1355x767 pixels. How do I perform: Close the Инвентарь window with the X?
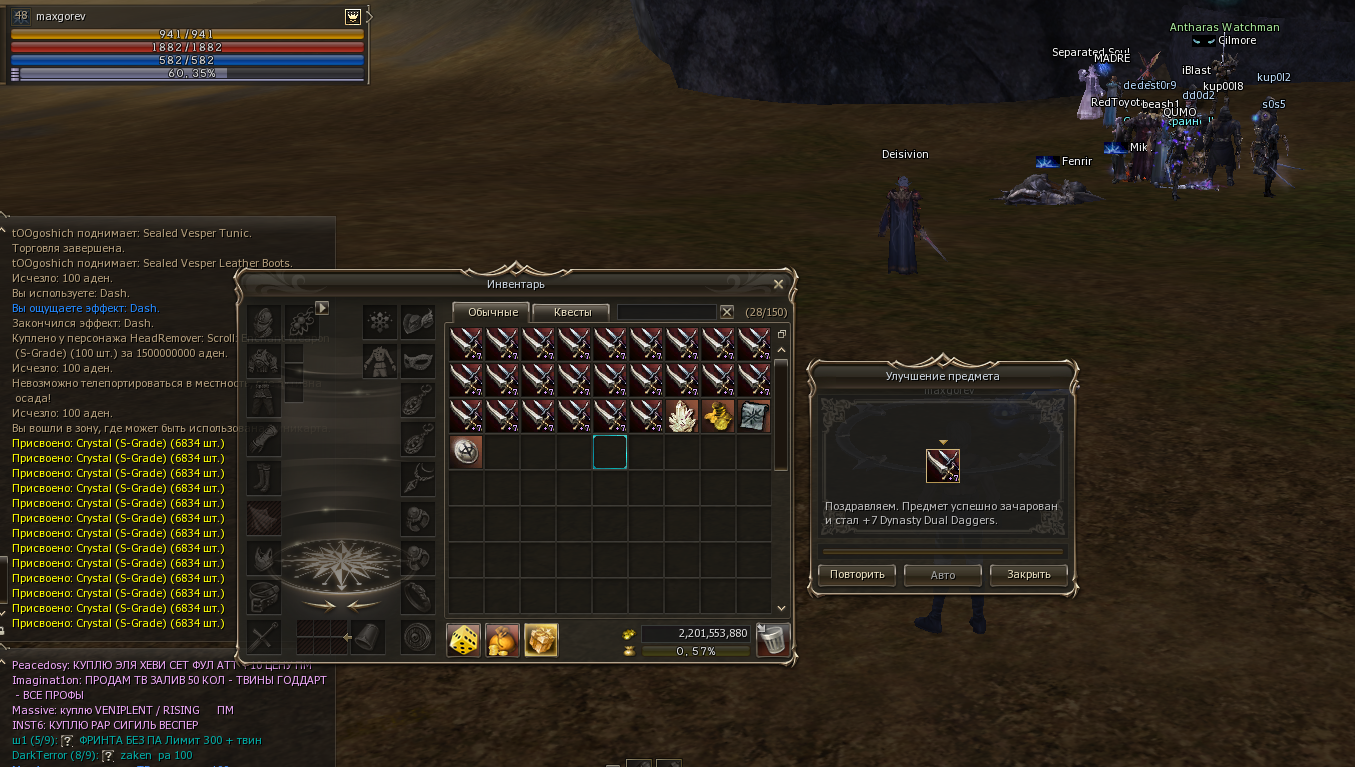click(x=778, y=284)
